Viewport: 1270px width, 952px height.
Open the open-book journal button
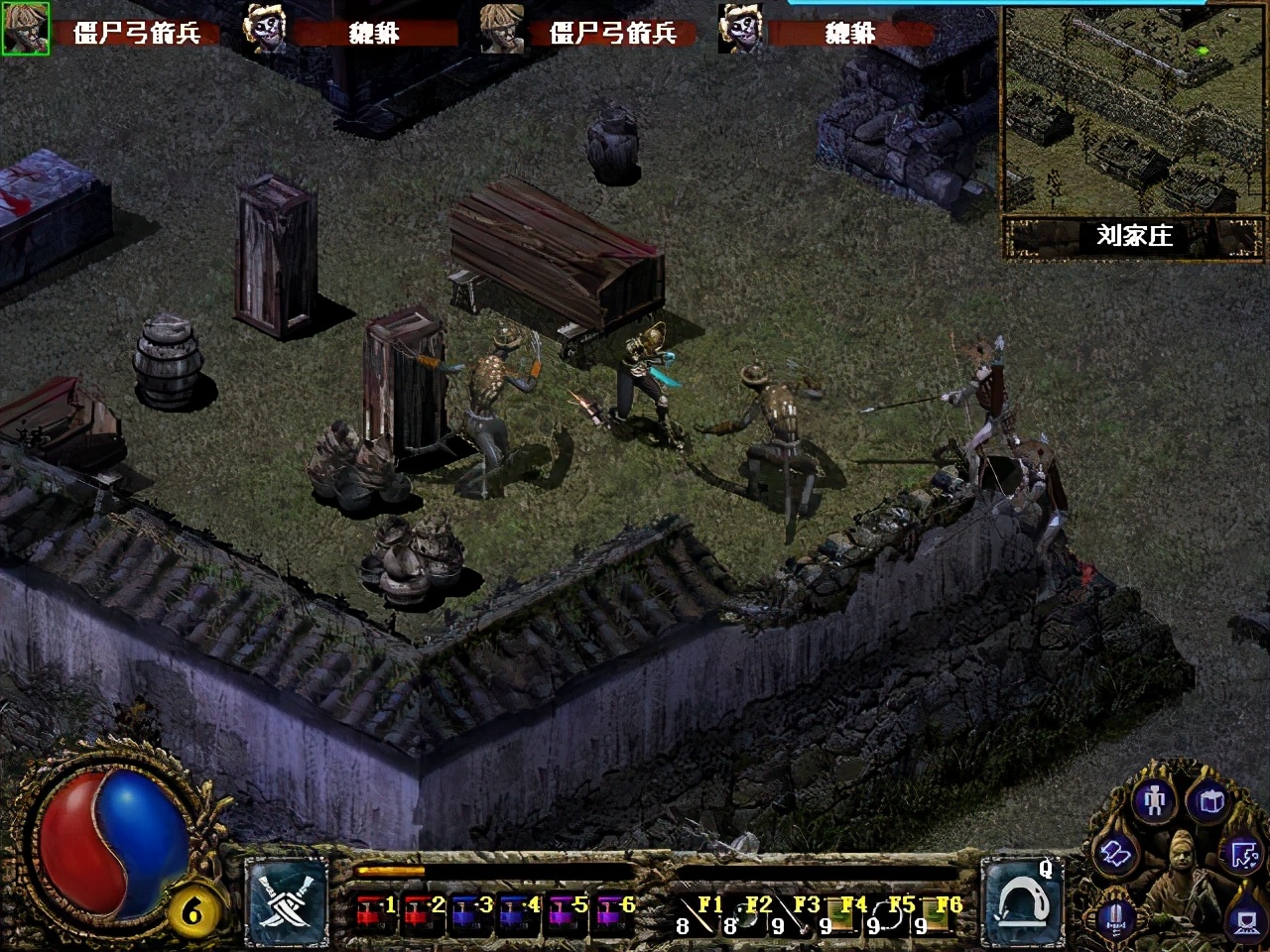[1114, 853]
